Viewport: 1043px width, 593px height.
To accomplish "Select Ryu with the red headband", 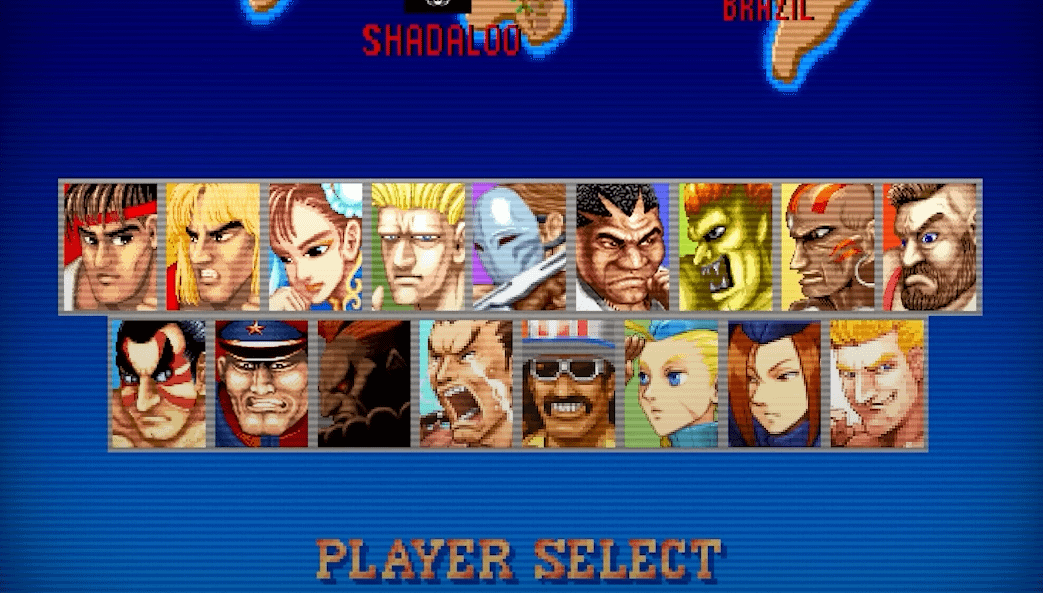I will coord(111,246).
